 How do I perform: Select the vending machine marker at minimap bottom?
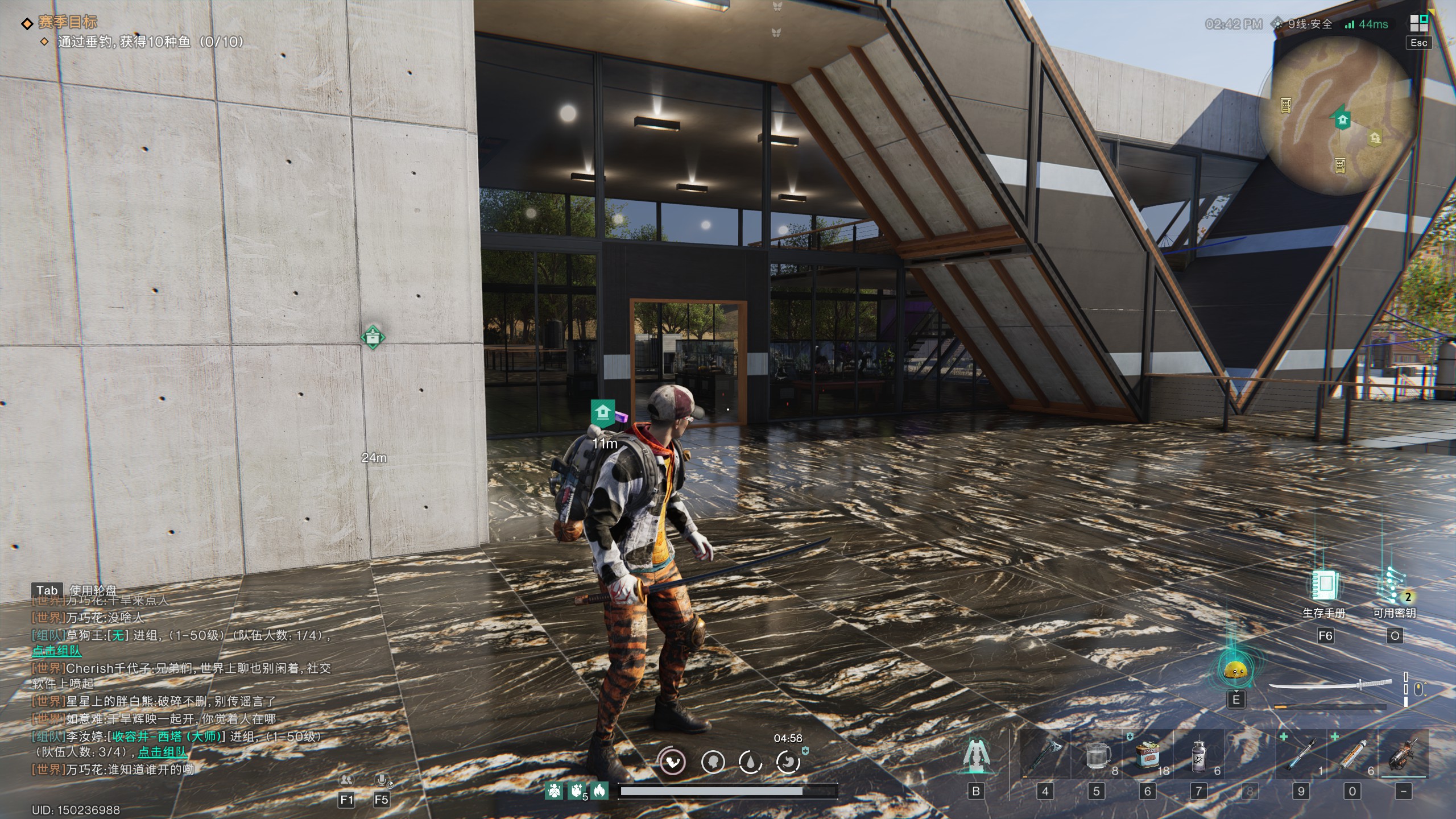click(x=1339, y=165)
